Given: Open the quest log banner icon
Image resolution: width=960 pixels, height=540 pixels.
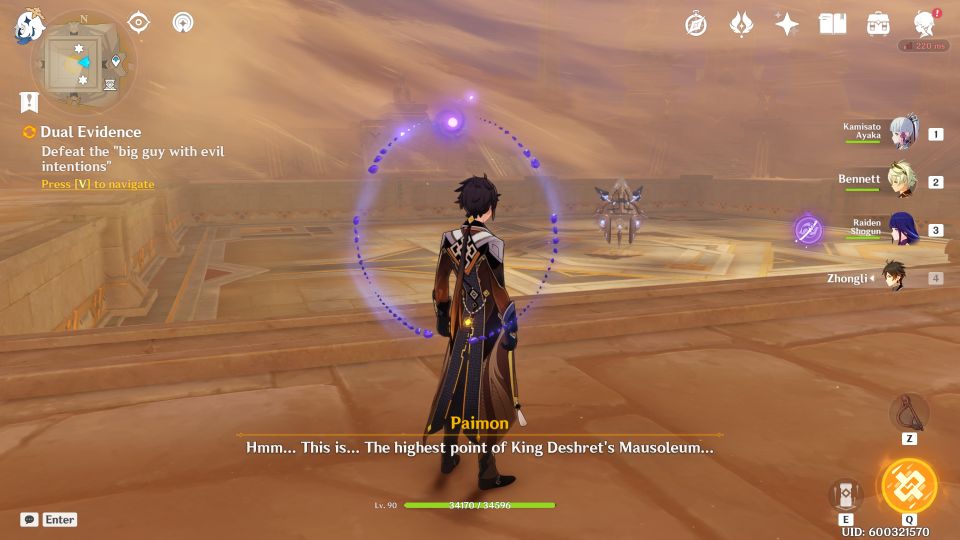Looking at the screenshot, I should pos(29,101).
